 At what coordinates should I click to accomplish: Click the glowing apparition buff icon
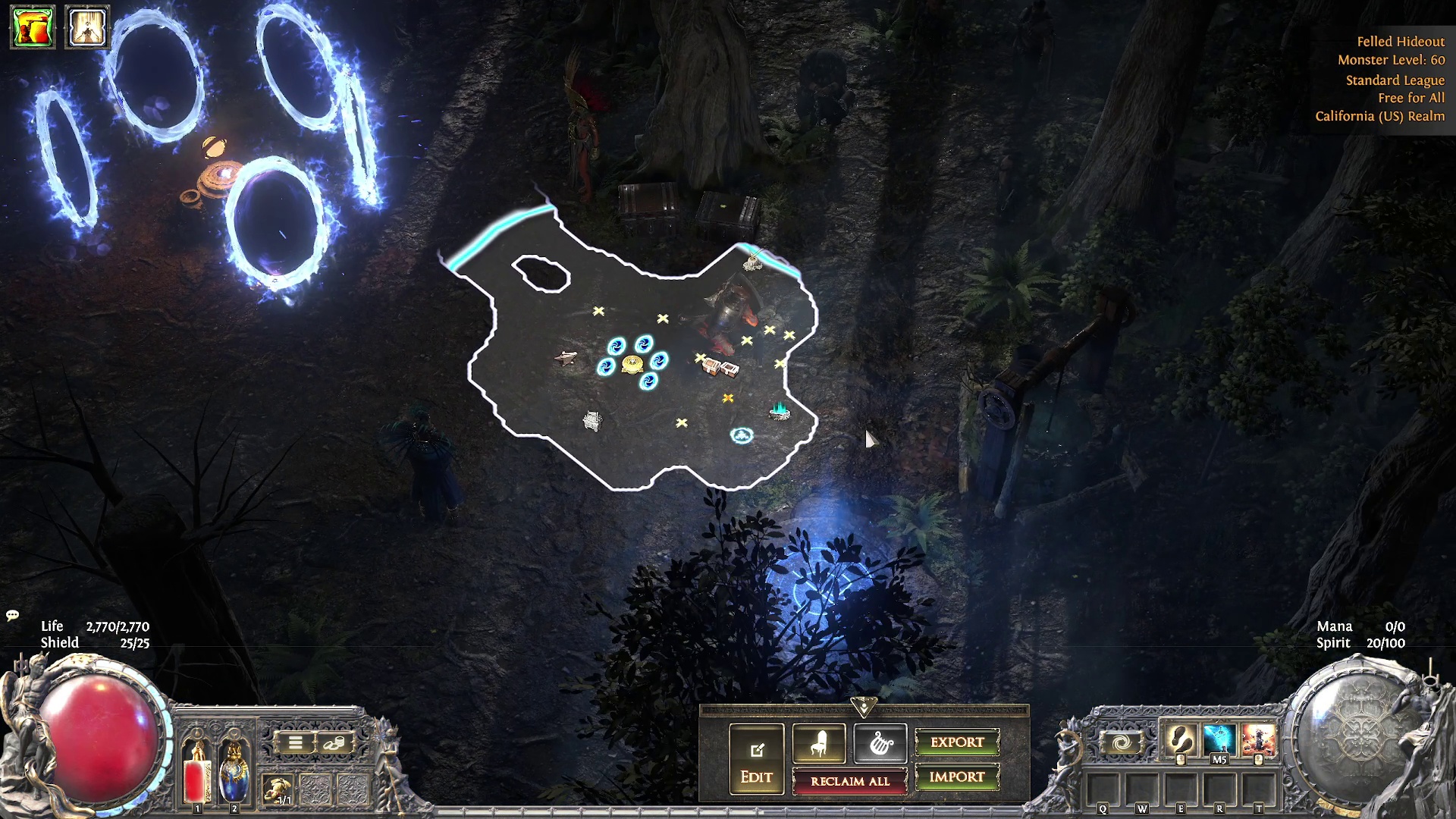86,27
